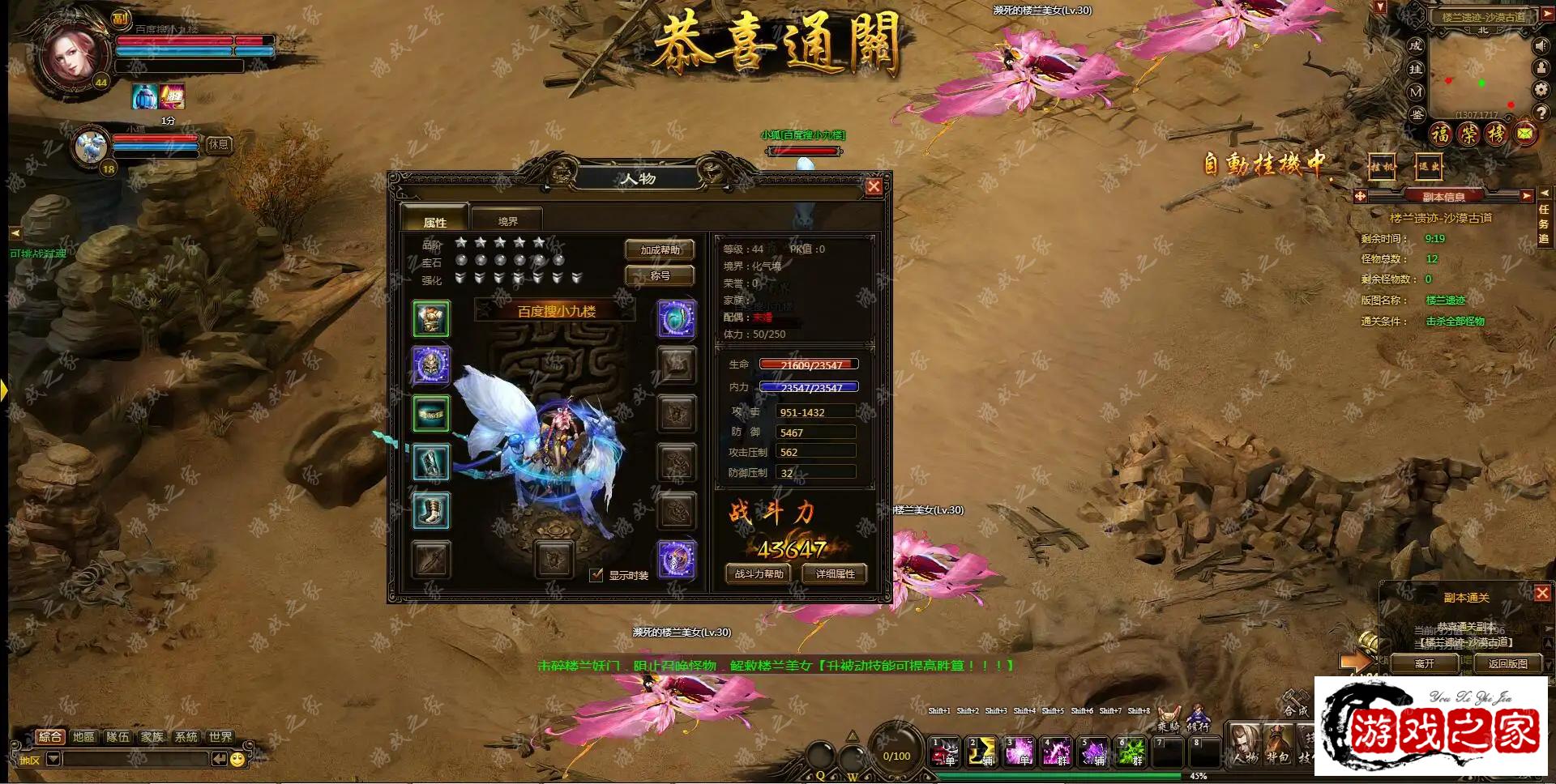Select the equipped boots slot
Viewport: 1556px width, 784px height.
click(x=431, y=511)
